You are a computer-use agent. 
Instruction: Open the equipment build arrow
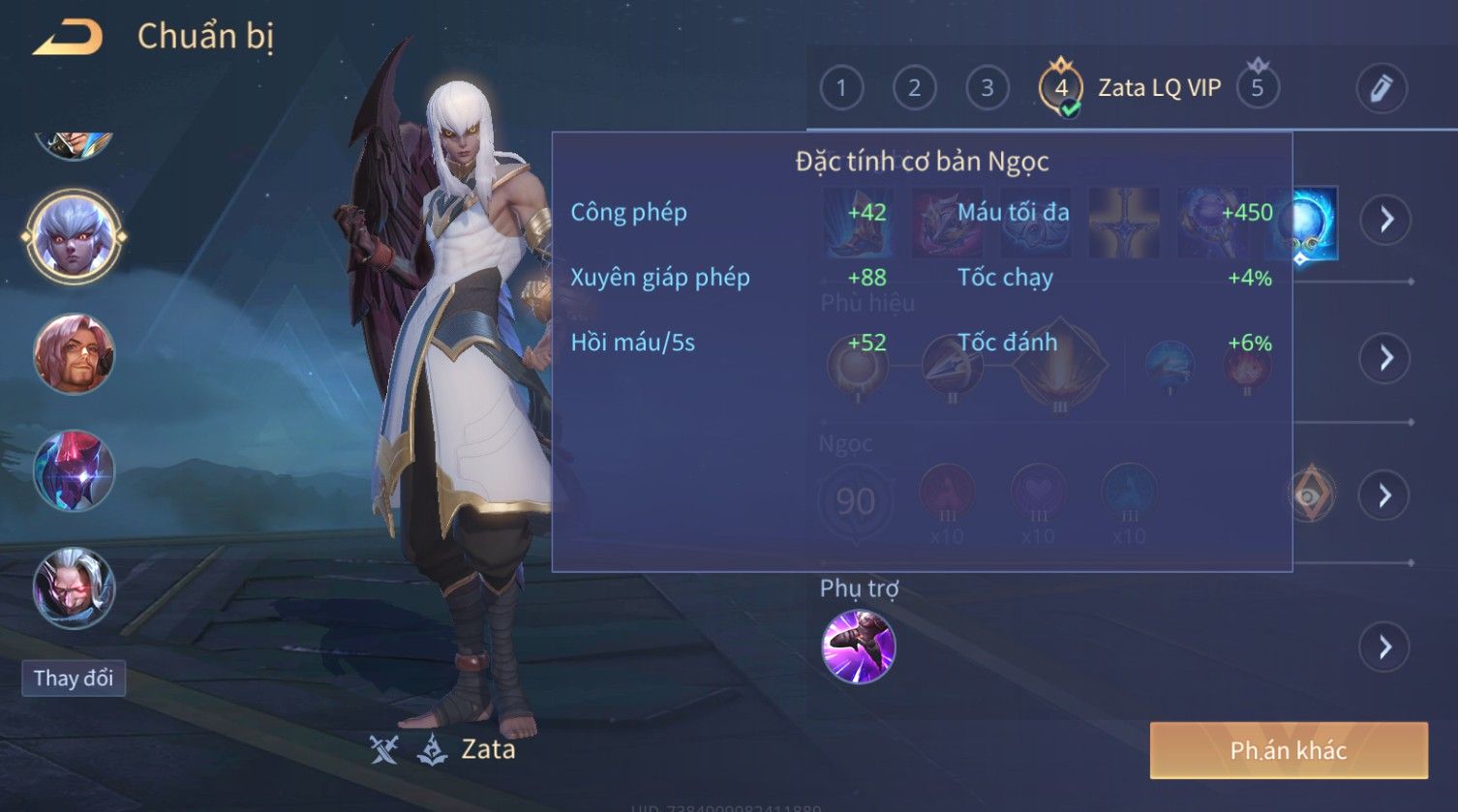tap(1385, 221)
